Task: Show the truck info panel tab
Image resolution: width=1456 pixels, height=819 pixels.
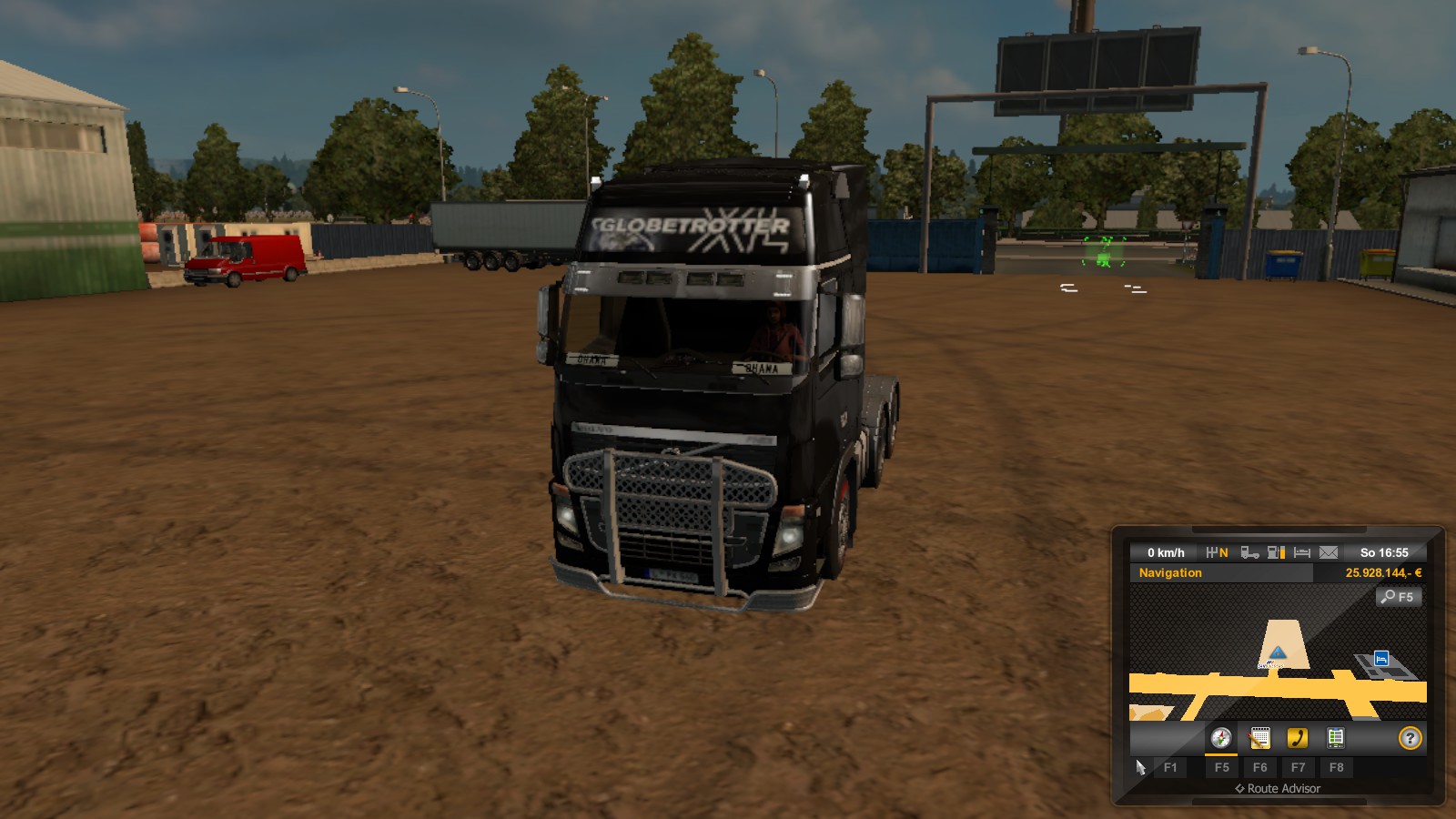Action: tap(1335, 738)
